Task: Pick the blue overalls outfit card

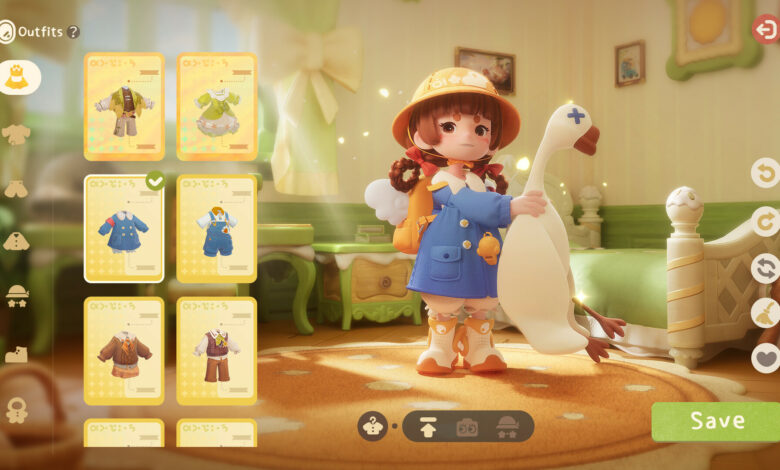Action: pyautogui.click(x=217, y=229)
